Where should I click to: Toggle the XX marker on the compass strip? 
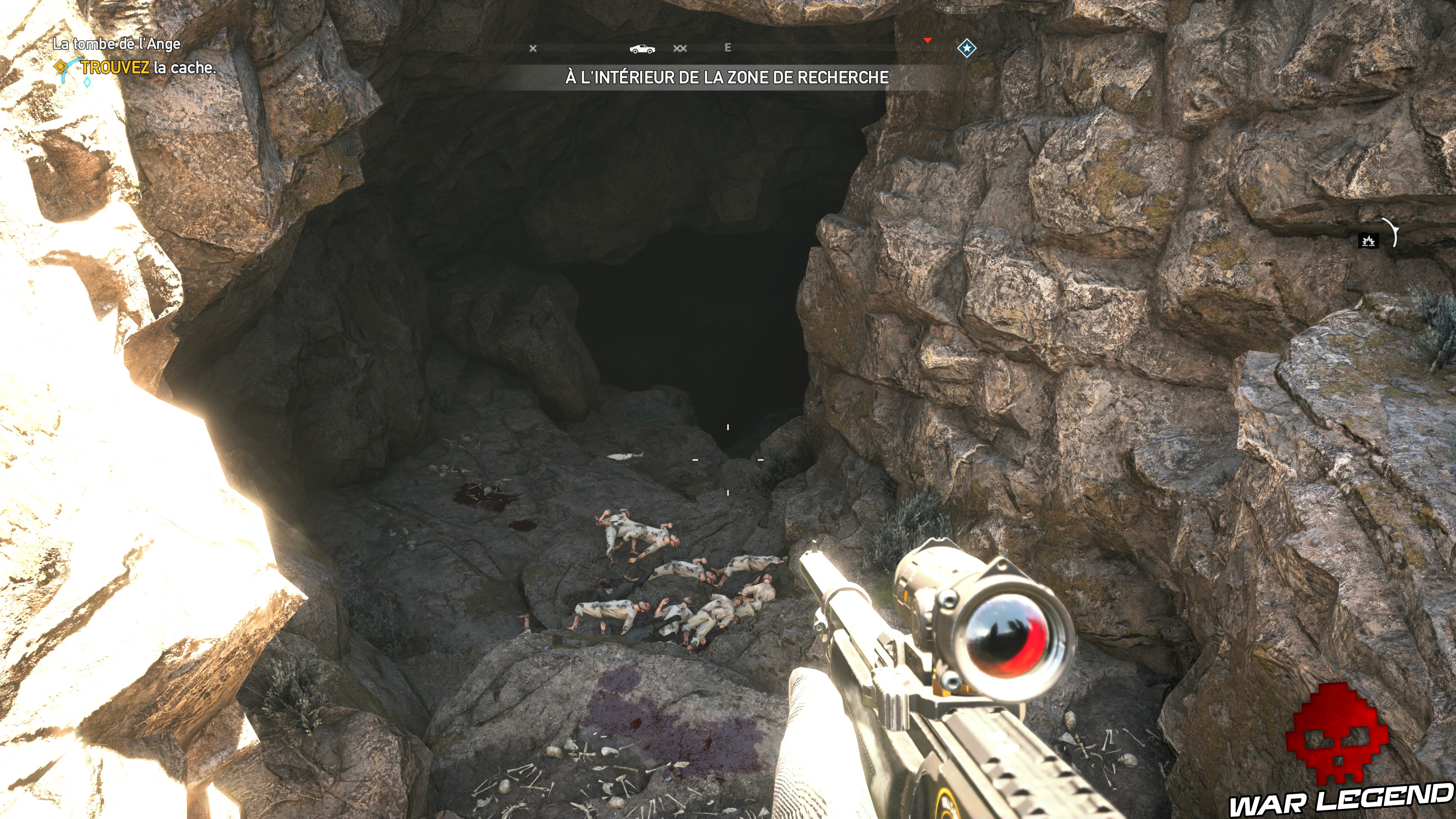click(x=680, y=49)
